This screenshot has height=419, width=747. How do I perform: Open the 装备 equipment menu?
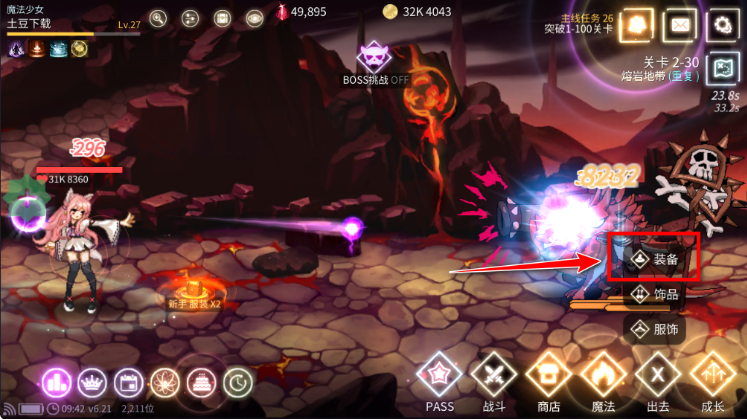[655, 259]
